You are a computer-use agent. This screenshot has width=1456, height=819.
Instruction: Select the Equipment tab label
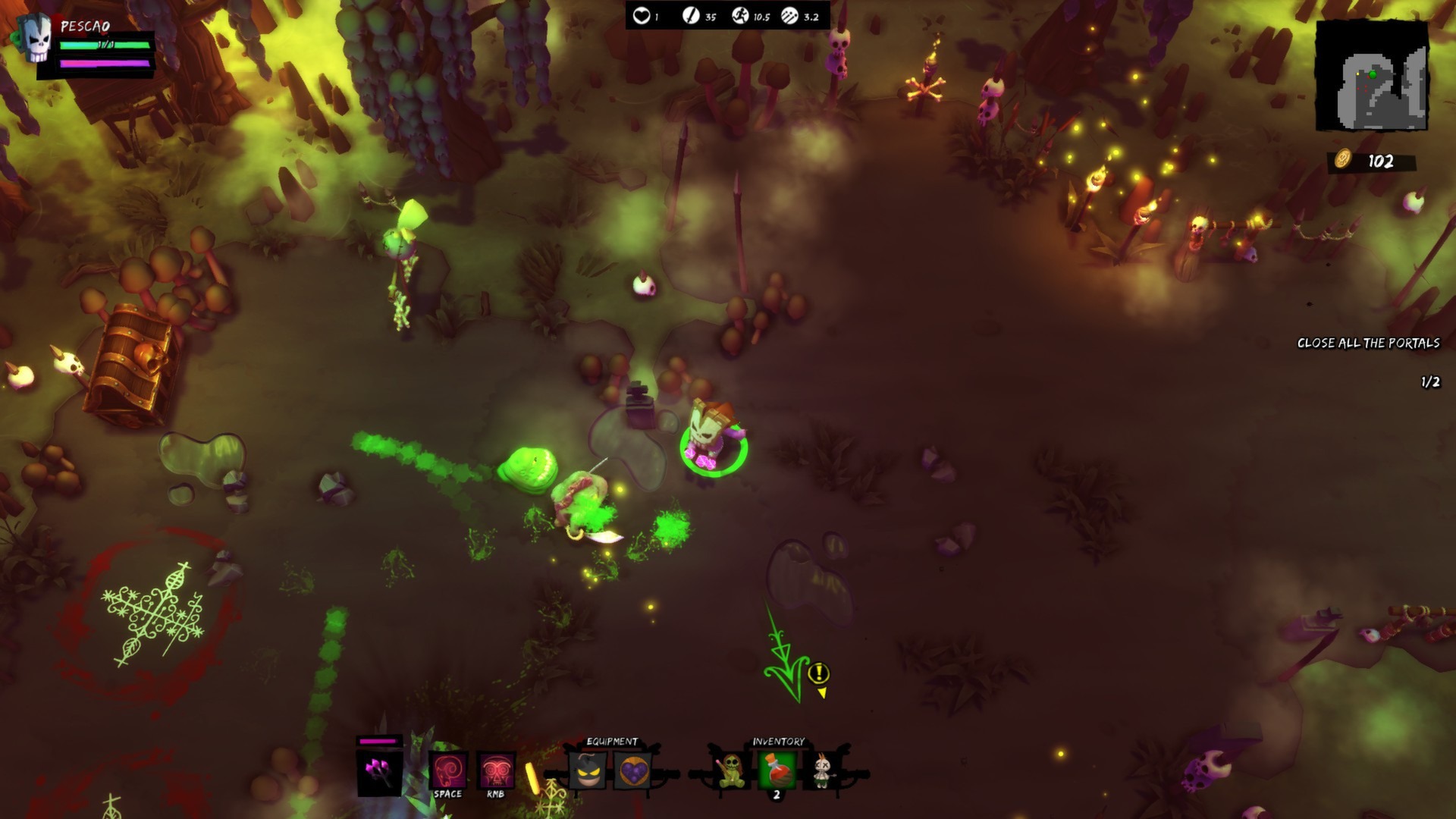[611, 741]
